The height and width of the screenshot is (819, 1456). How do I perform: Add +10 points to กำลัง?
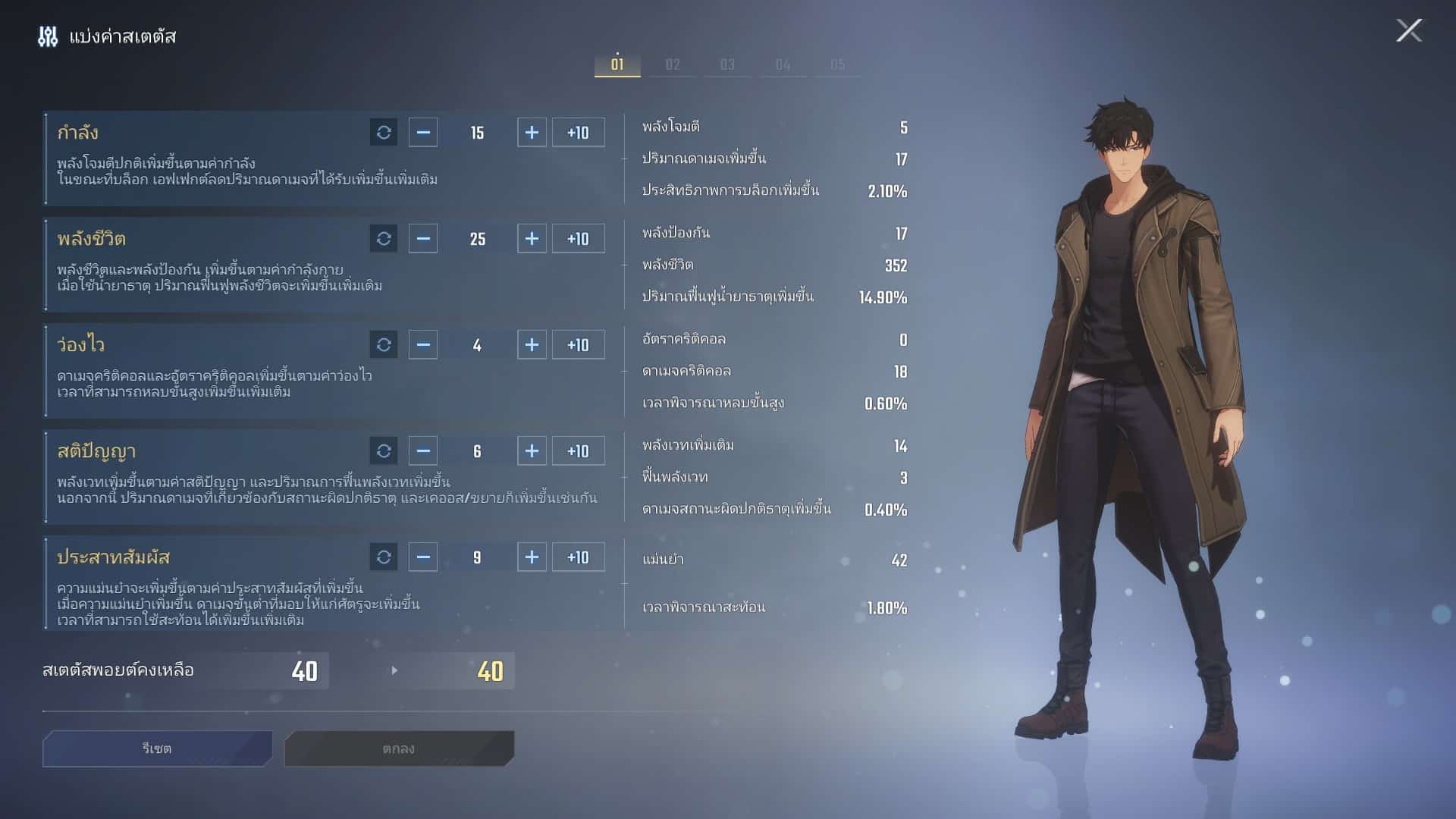pyautogui.click(x=578, y=133)
